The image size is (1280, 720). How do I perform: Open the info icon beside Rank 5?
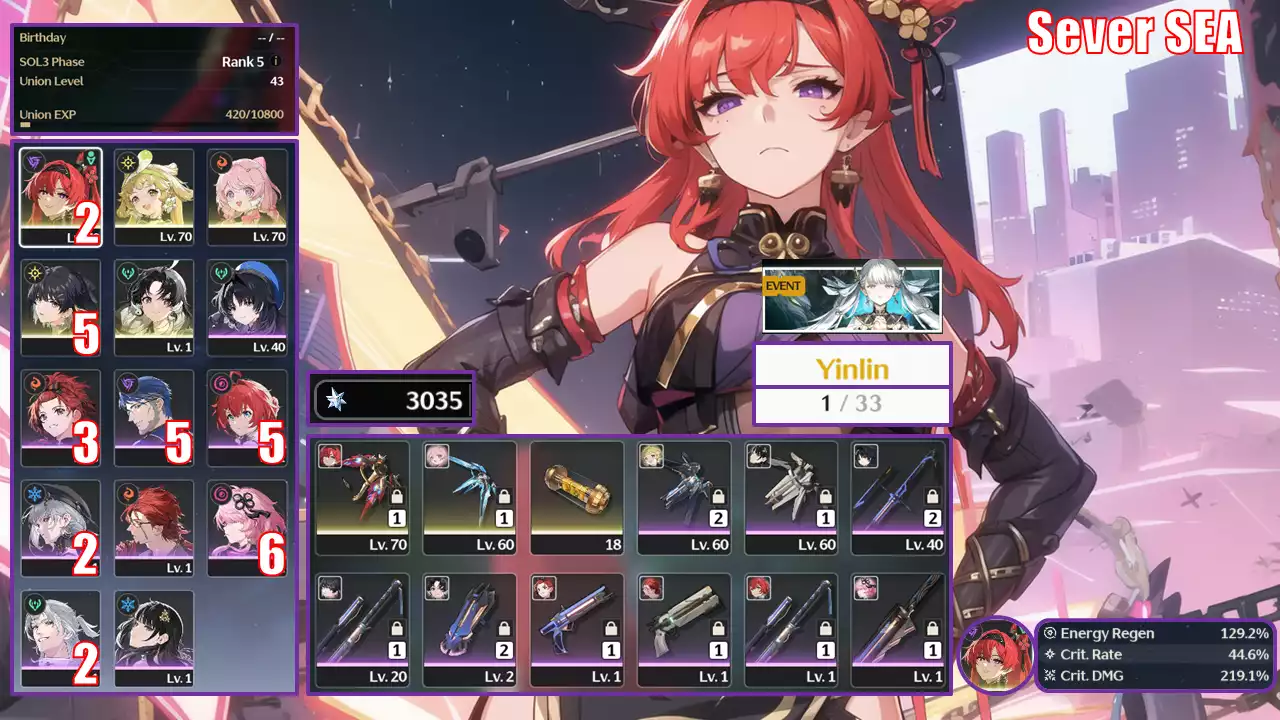coord(276,61)
